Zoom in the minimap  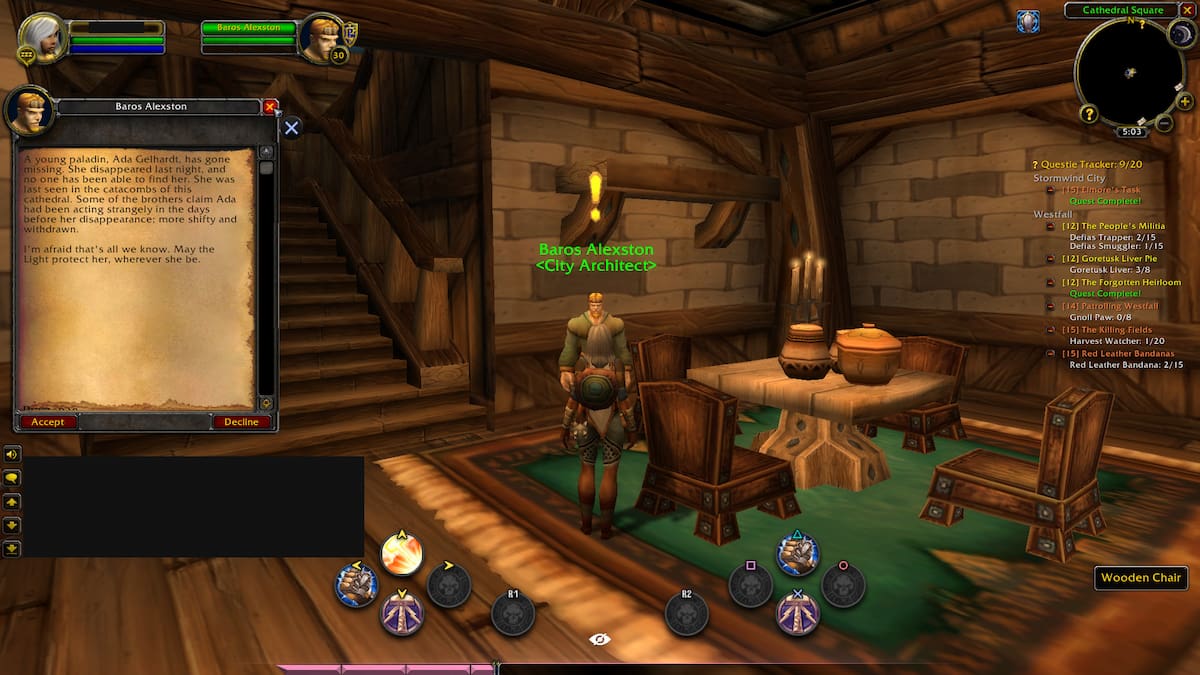(x=1184, y=101)
